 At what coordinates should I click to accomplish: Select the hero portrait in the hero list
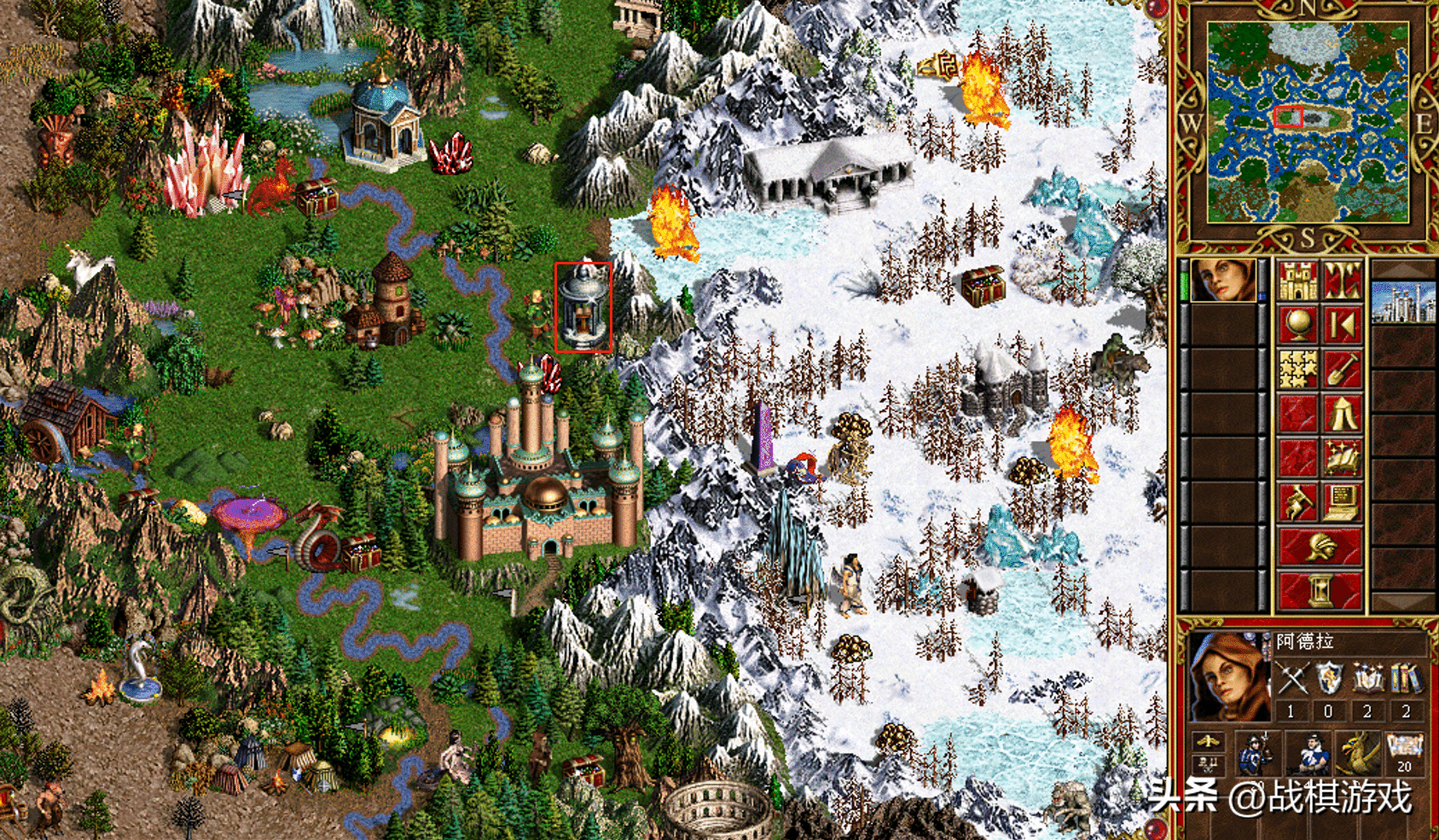coord(1222,281)
